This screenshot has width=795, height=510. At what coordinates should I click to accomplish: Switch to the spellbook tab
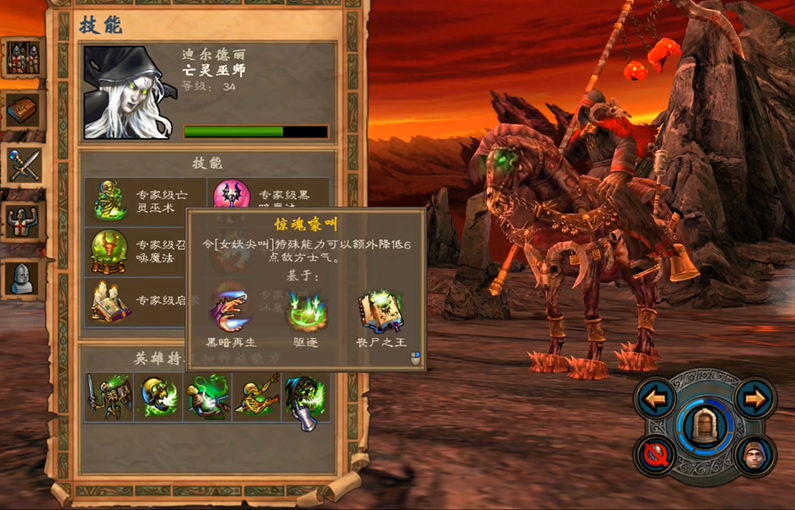tap(23, 110)
